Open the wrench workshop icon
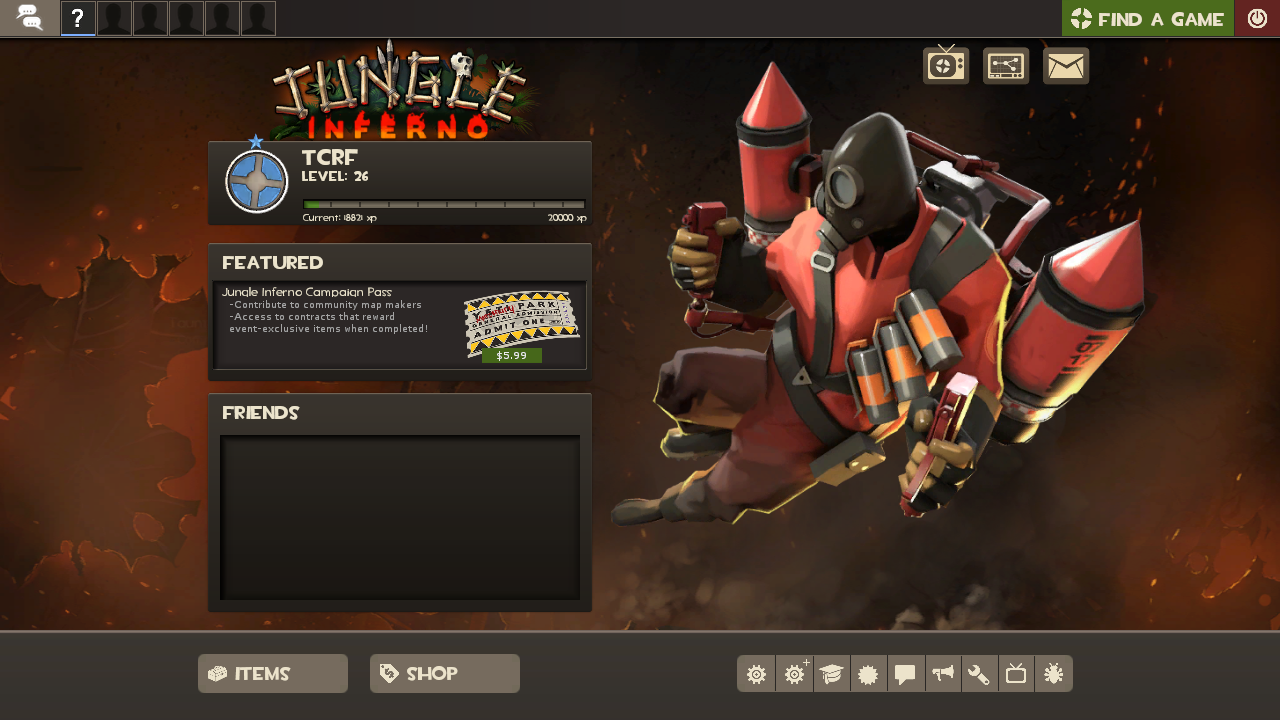This screenshot has width=1280, height=720. (x=979, y=674)
